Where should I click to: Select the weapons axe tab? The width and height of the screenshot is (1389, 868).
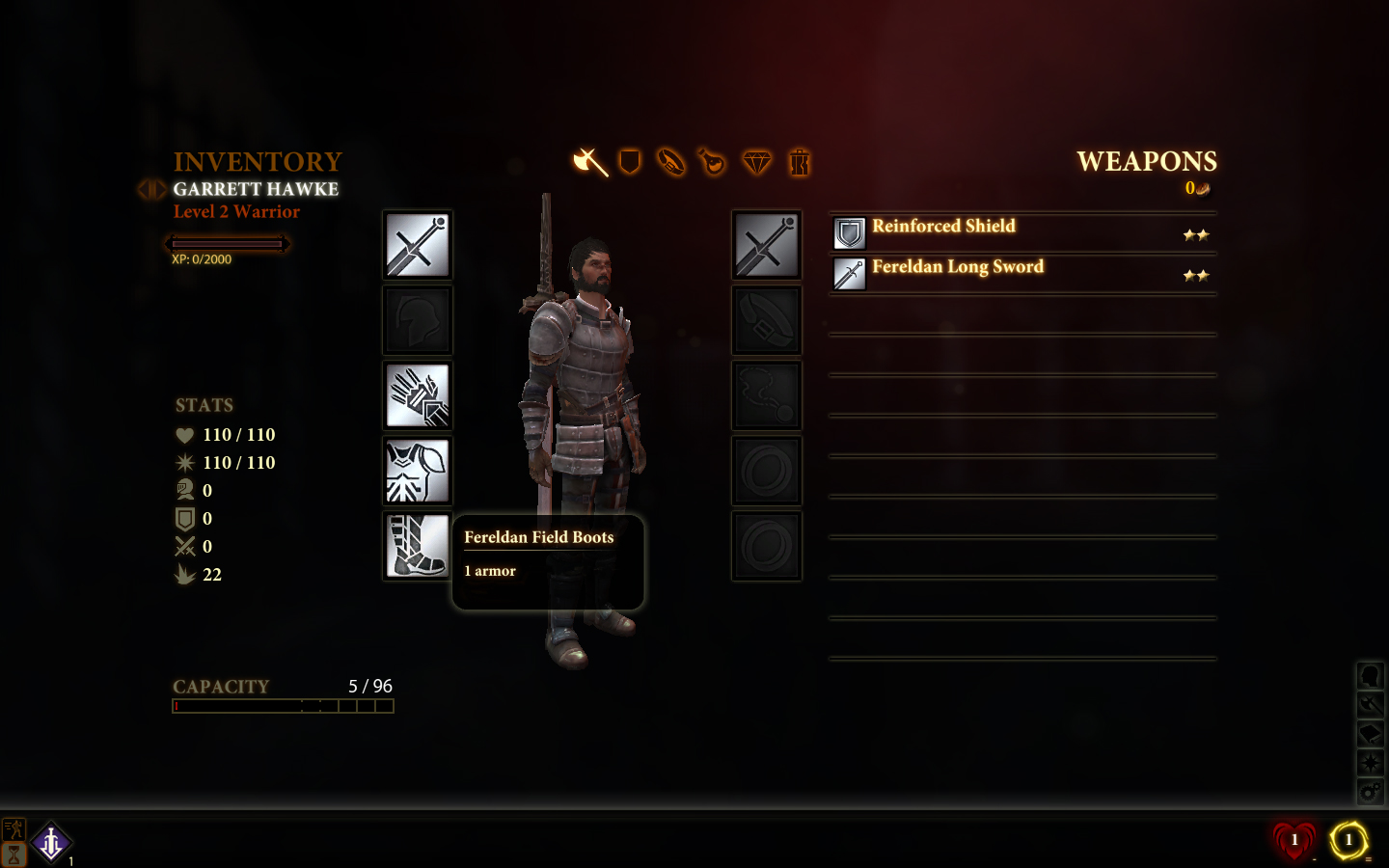(x=589, y=162)
